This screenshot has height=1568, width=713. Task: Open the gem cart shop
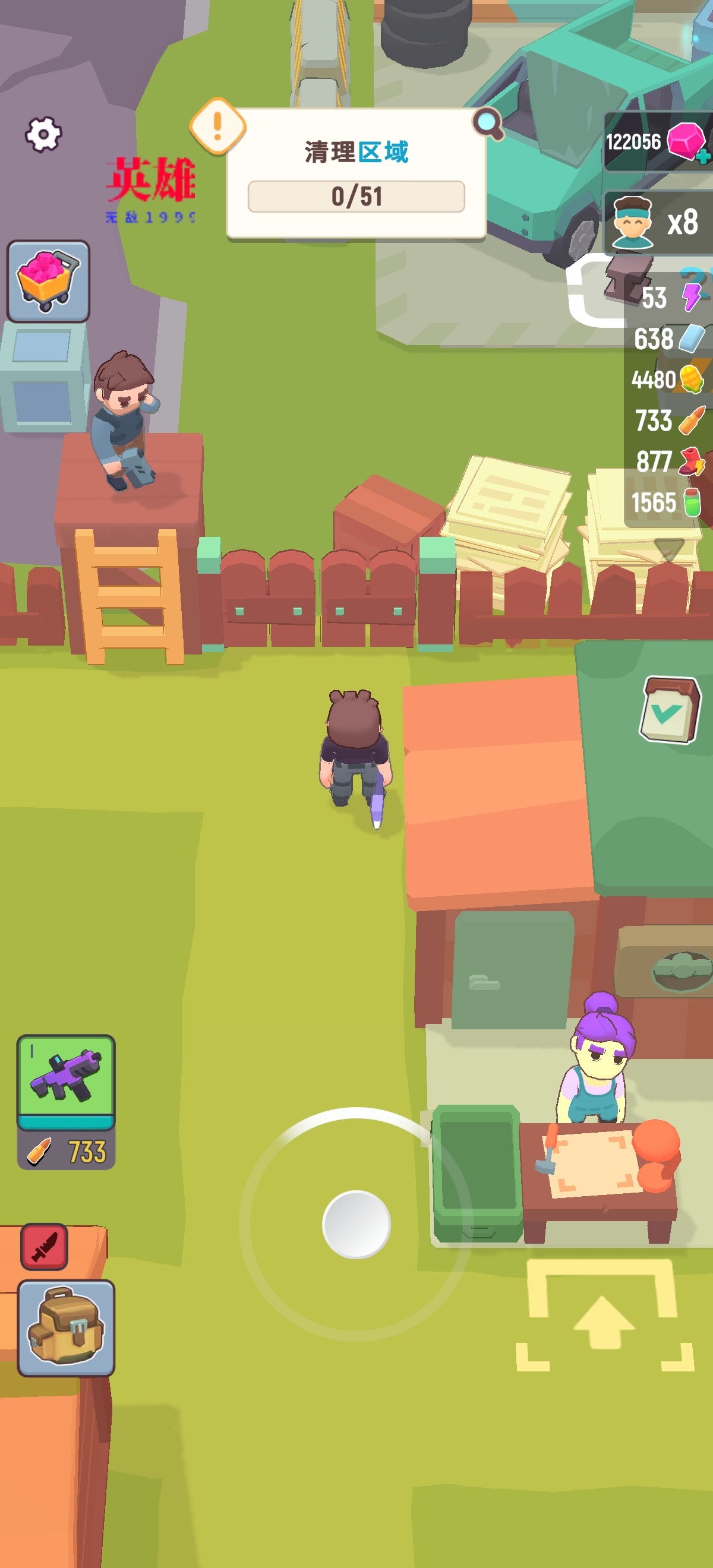pyautogui.click(x=48, y=281)
